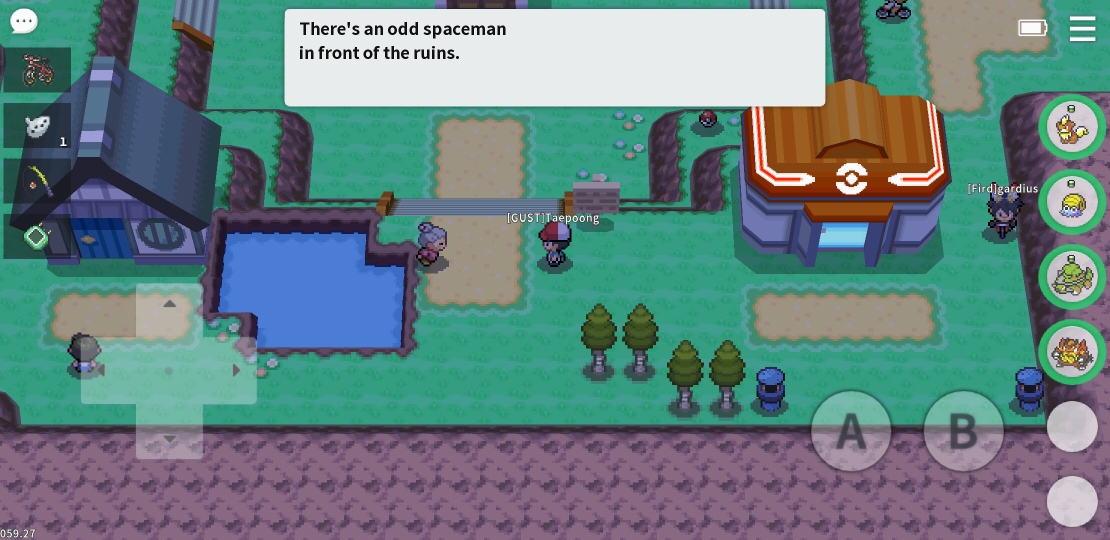
Task: Select the yellow and blue party Pokémon
Action: pos(1071,201)
